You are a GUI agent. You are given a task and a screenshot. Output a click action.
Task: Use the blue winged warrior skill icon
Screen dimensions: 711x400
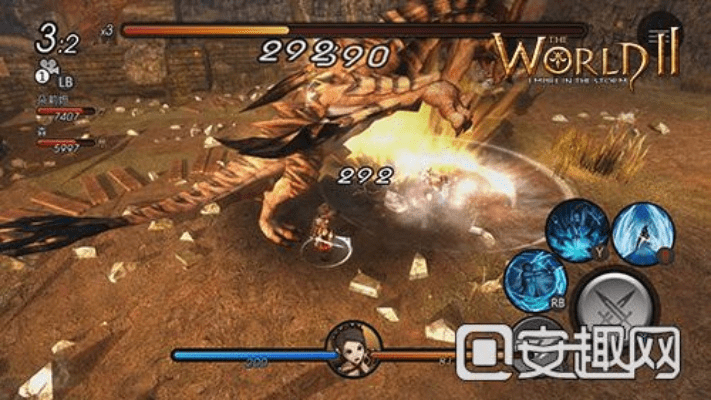(641, 232)
